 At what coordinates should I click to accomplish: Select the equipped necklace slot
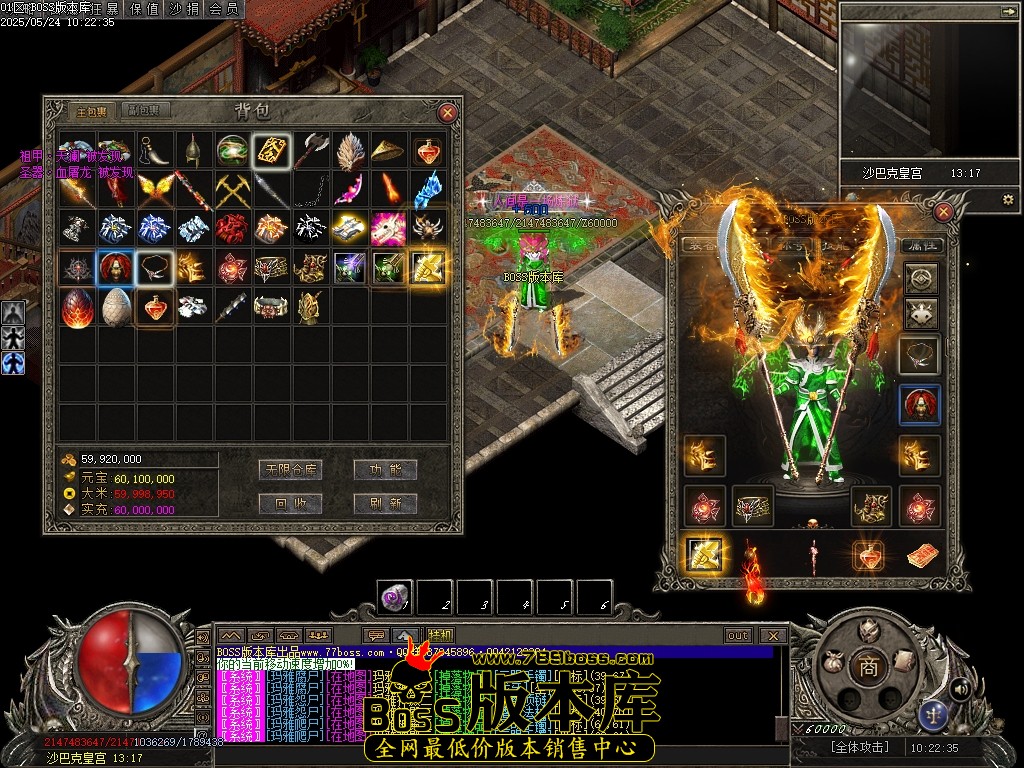click(x=919, y=353)
